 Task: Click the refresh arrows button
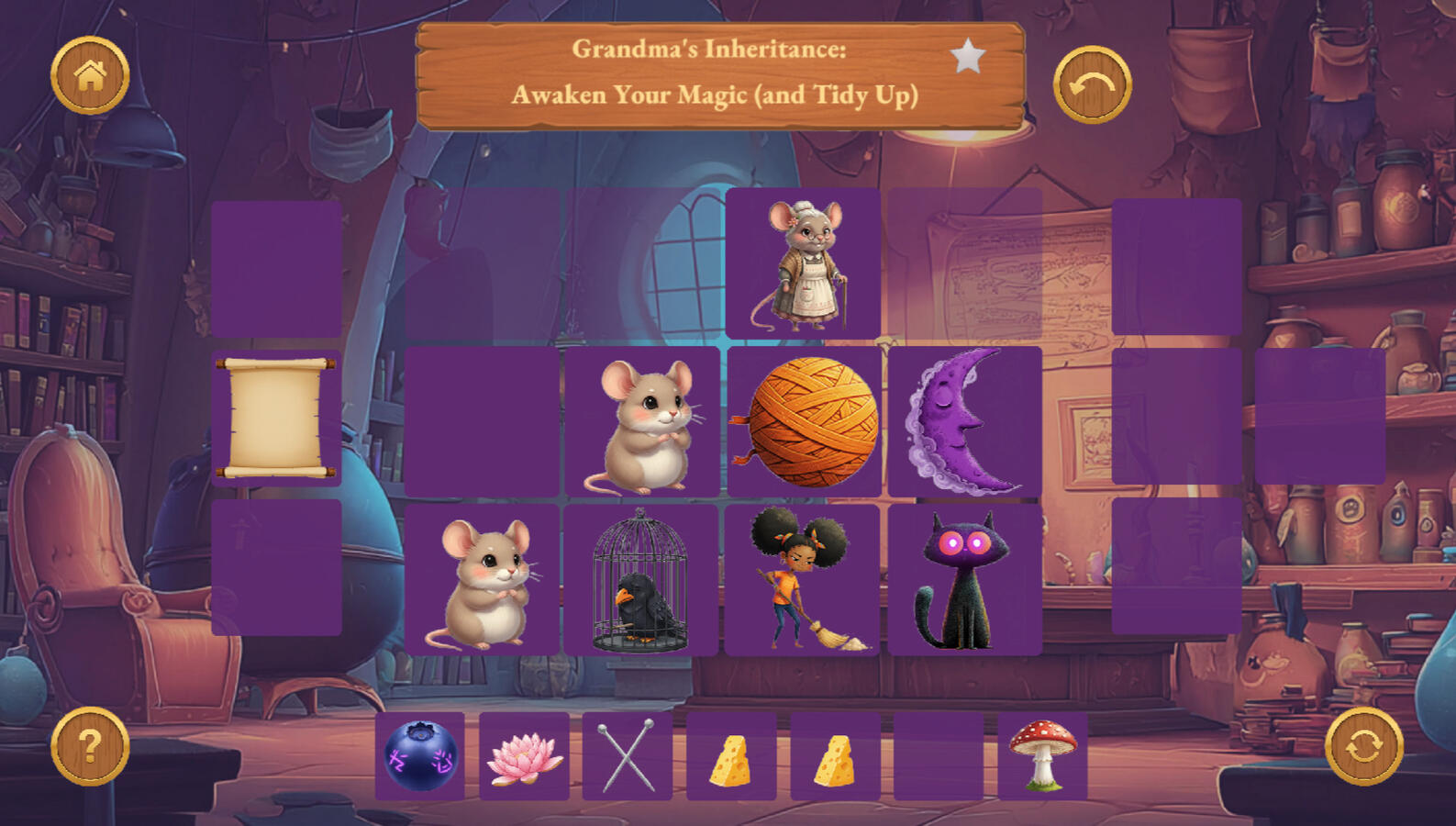(1364, 745)
